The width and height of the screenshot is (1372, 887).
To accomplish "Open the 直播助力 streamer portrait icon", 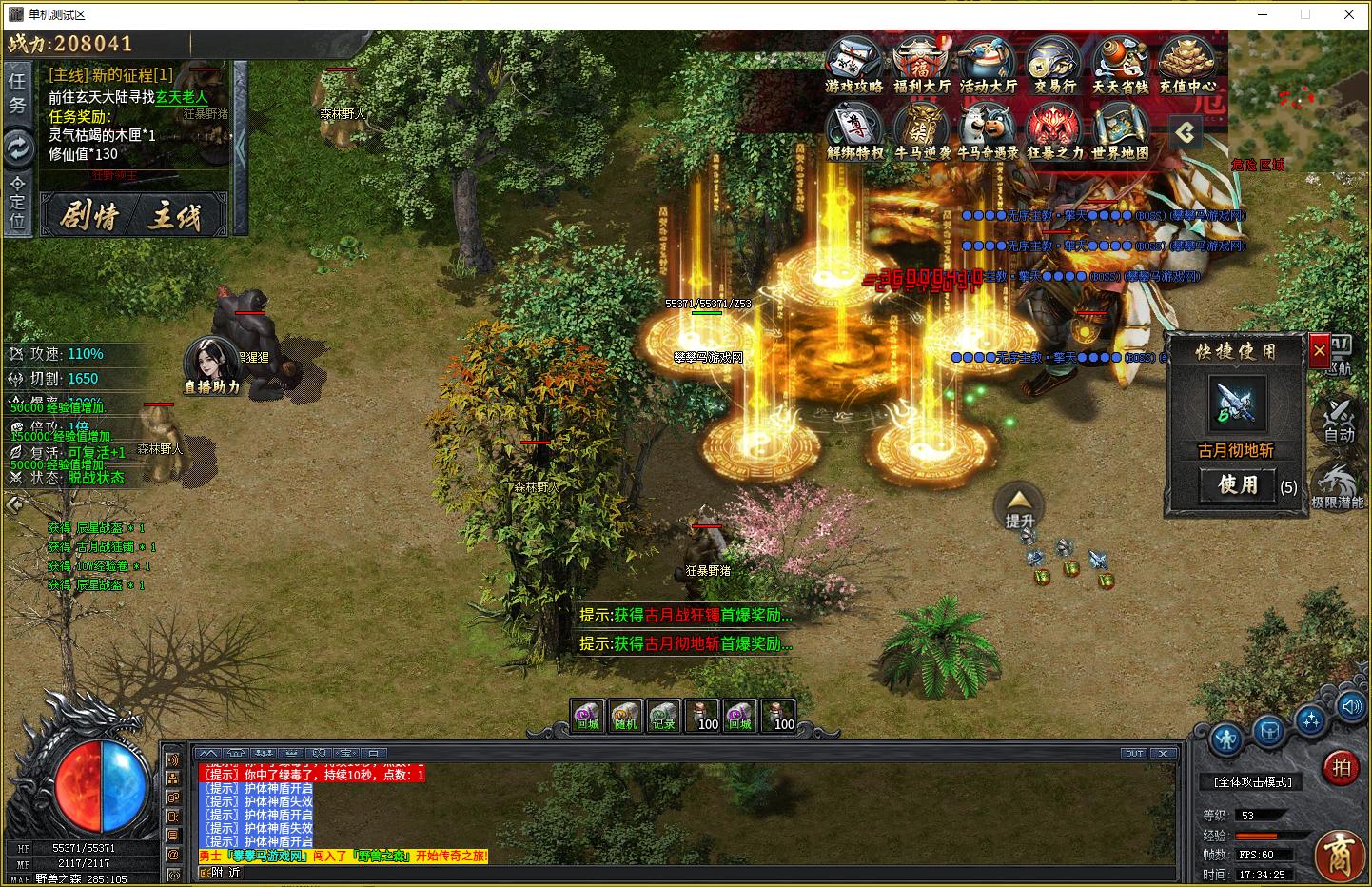I will (x=211, y=363).
